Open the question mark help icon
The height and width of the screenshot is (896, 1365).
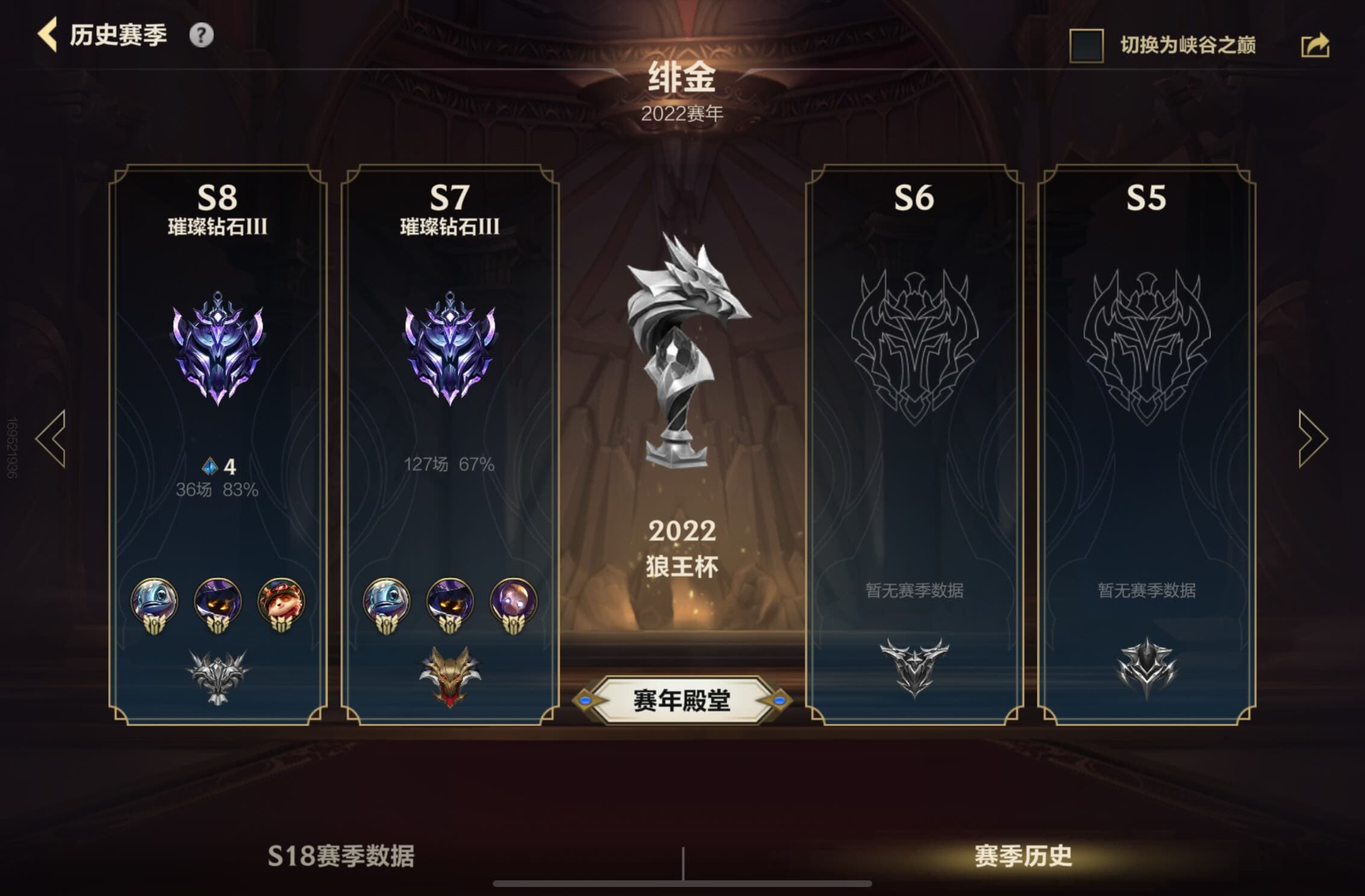click(x=201, y=36)
